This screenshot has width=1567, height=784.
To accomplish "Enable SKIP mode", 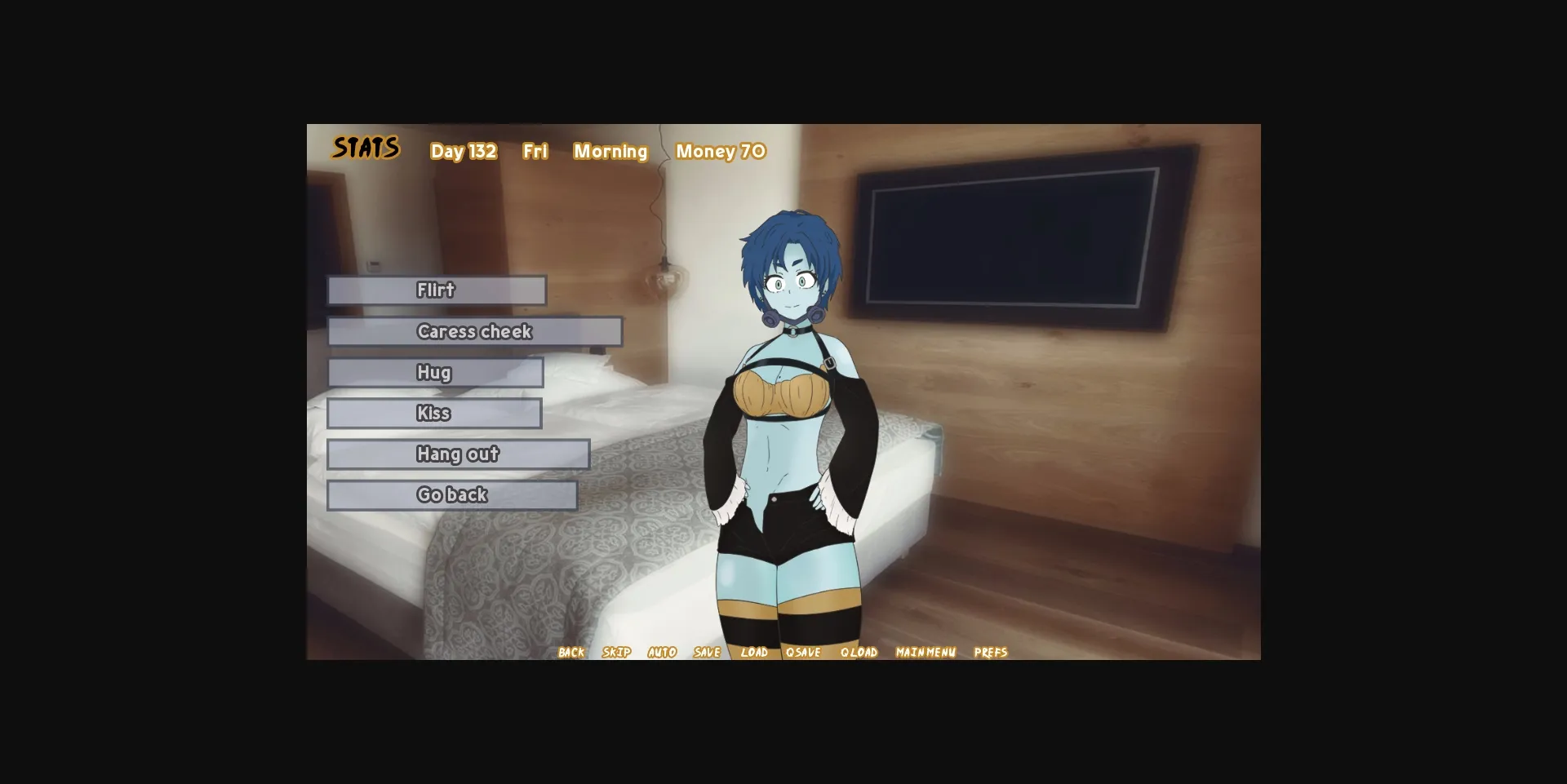I will (616, 652).
